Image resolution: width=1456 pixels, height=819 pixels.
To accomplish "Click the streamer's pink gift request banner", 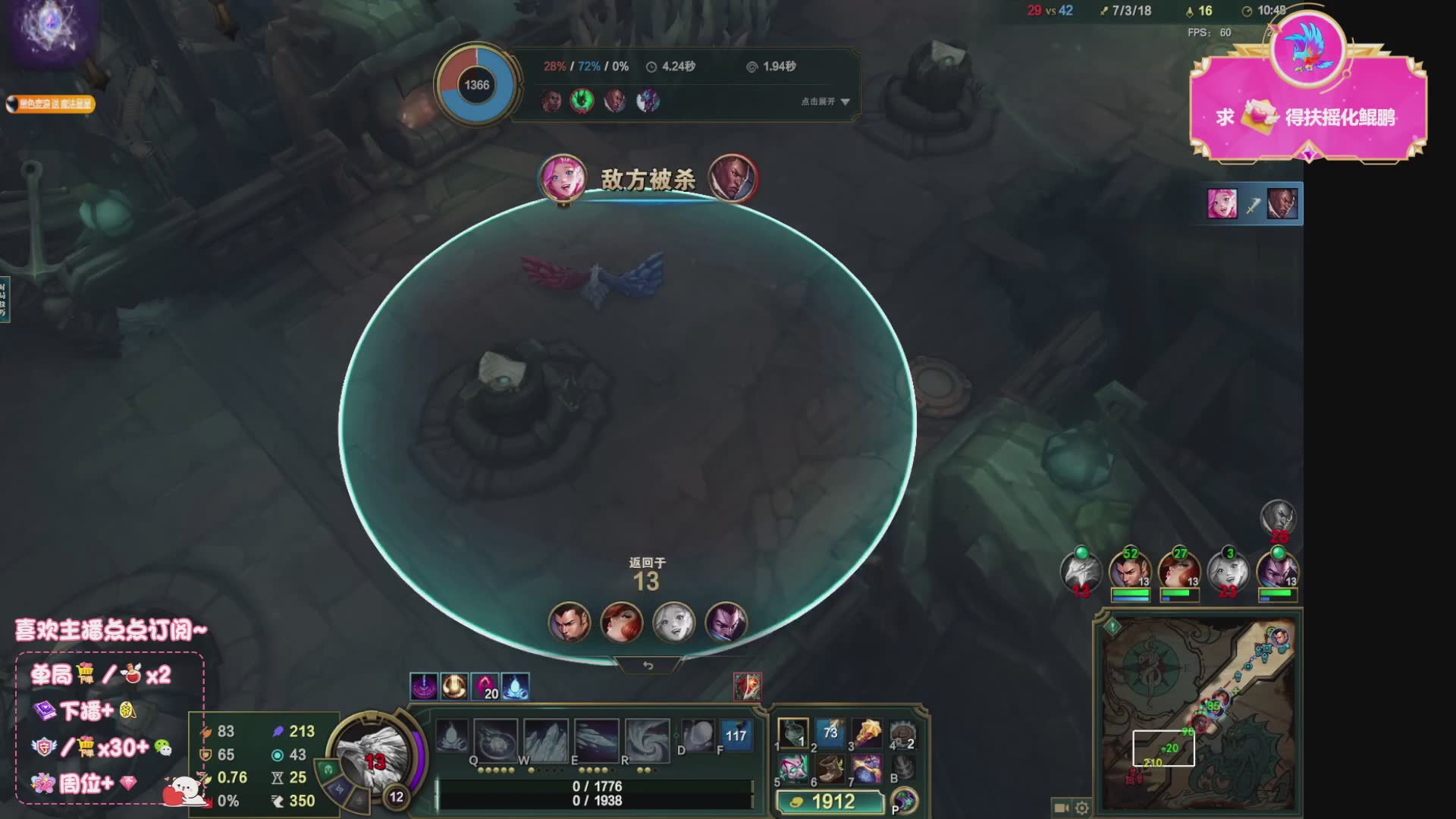I will tap(1308, 114).
